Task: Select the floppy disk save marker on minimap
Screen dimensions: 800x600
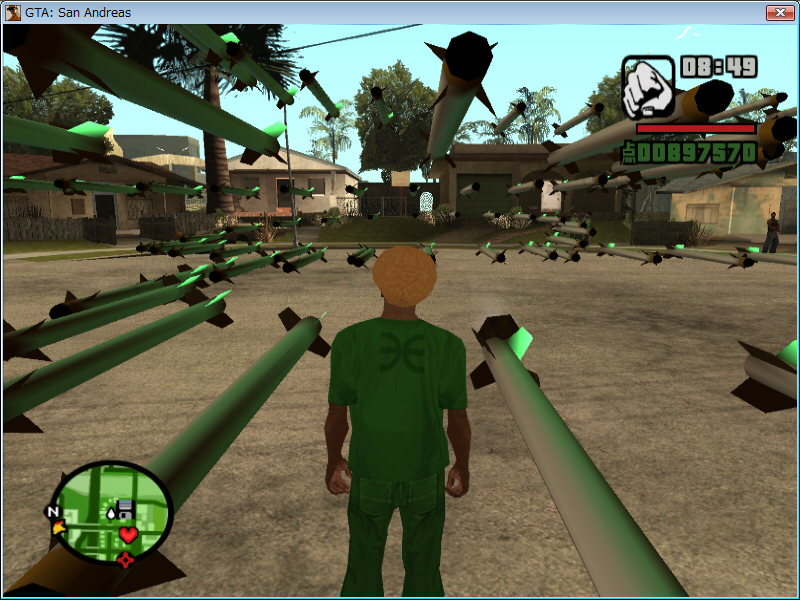Action: tap(127, 509)
